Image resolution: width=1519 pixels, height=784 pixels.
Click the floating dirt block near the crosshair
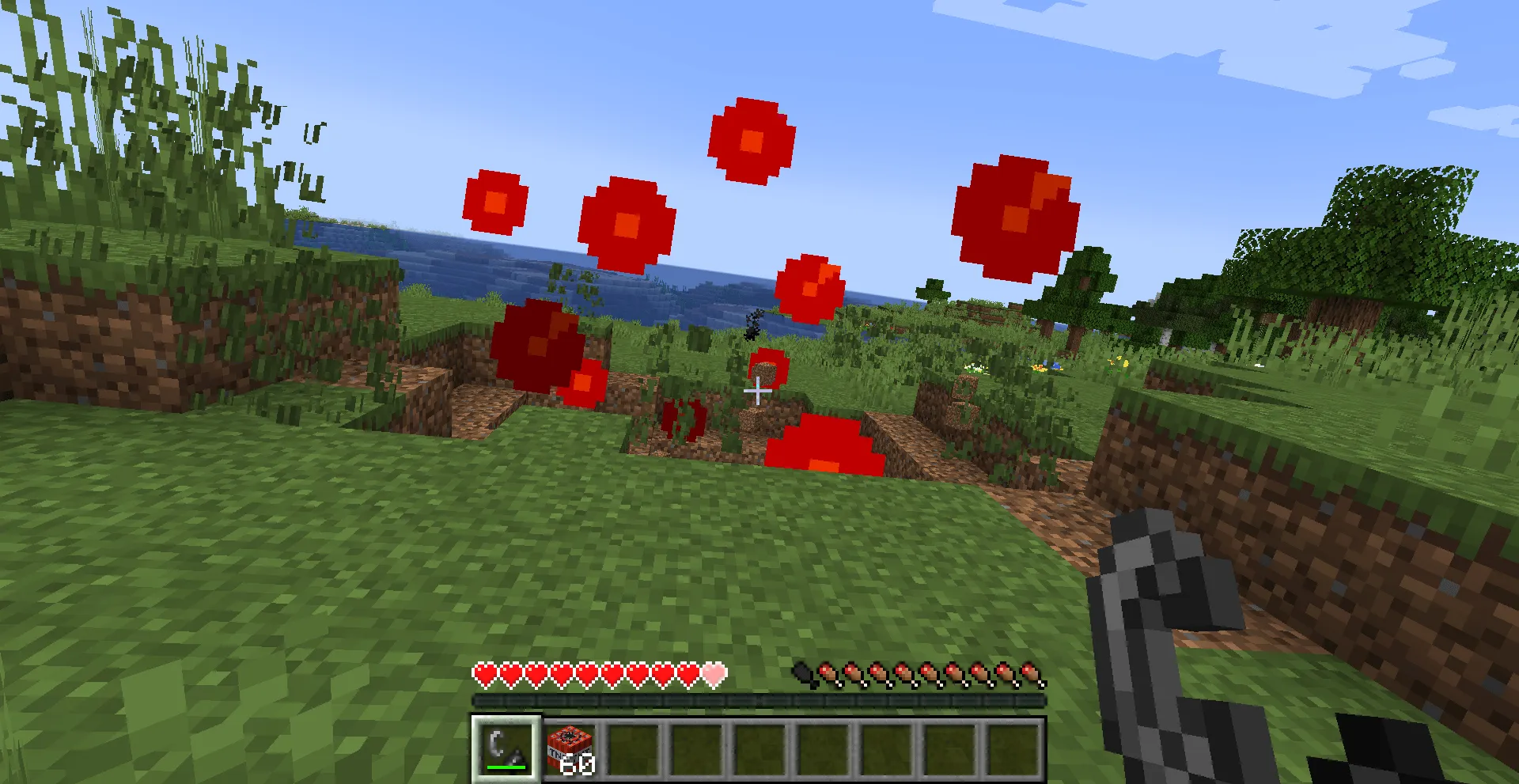[x=764, y=372]
